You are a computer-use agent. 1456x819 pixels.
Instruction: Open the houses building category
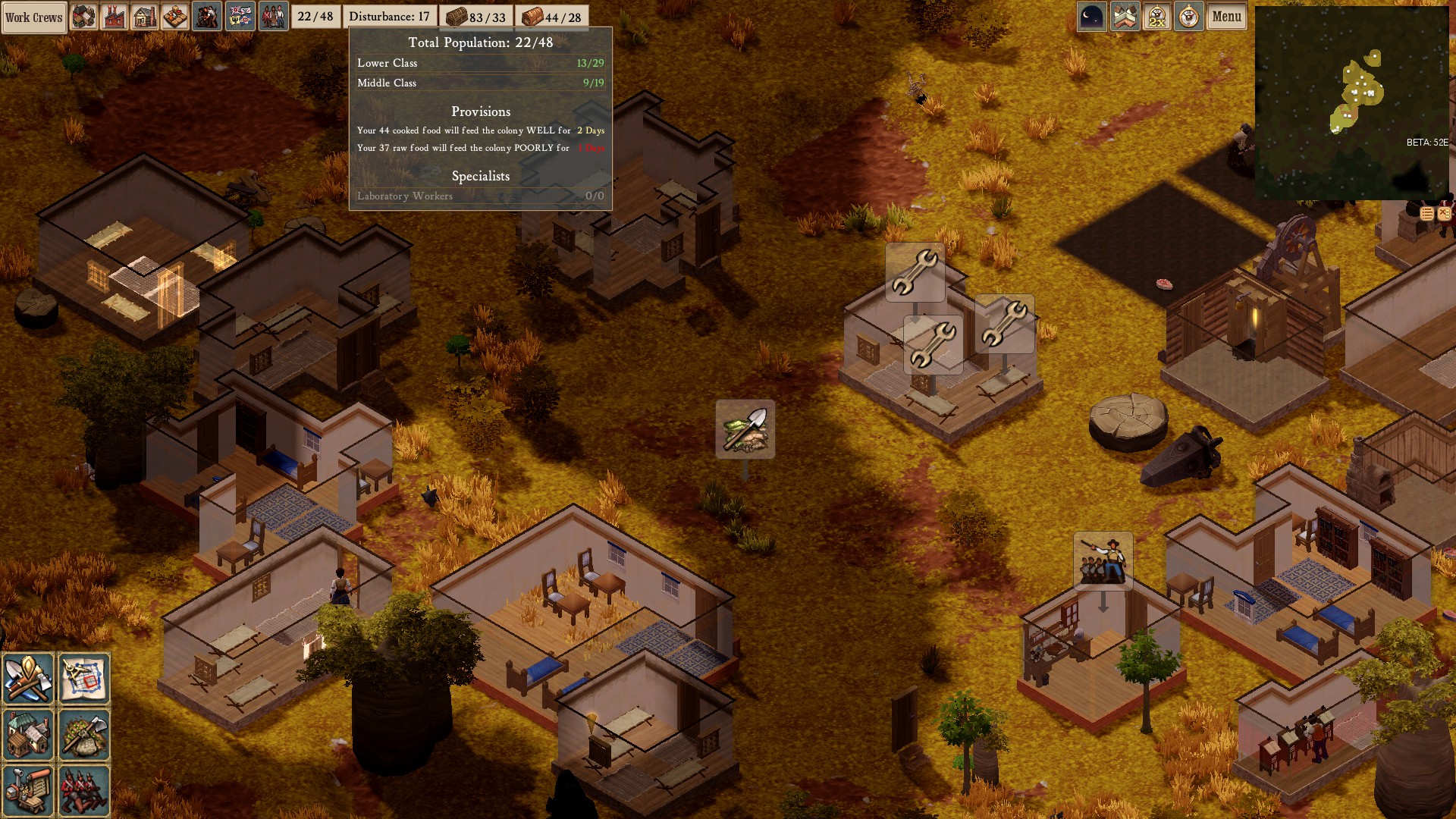coord(28,734)
